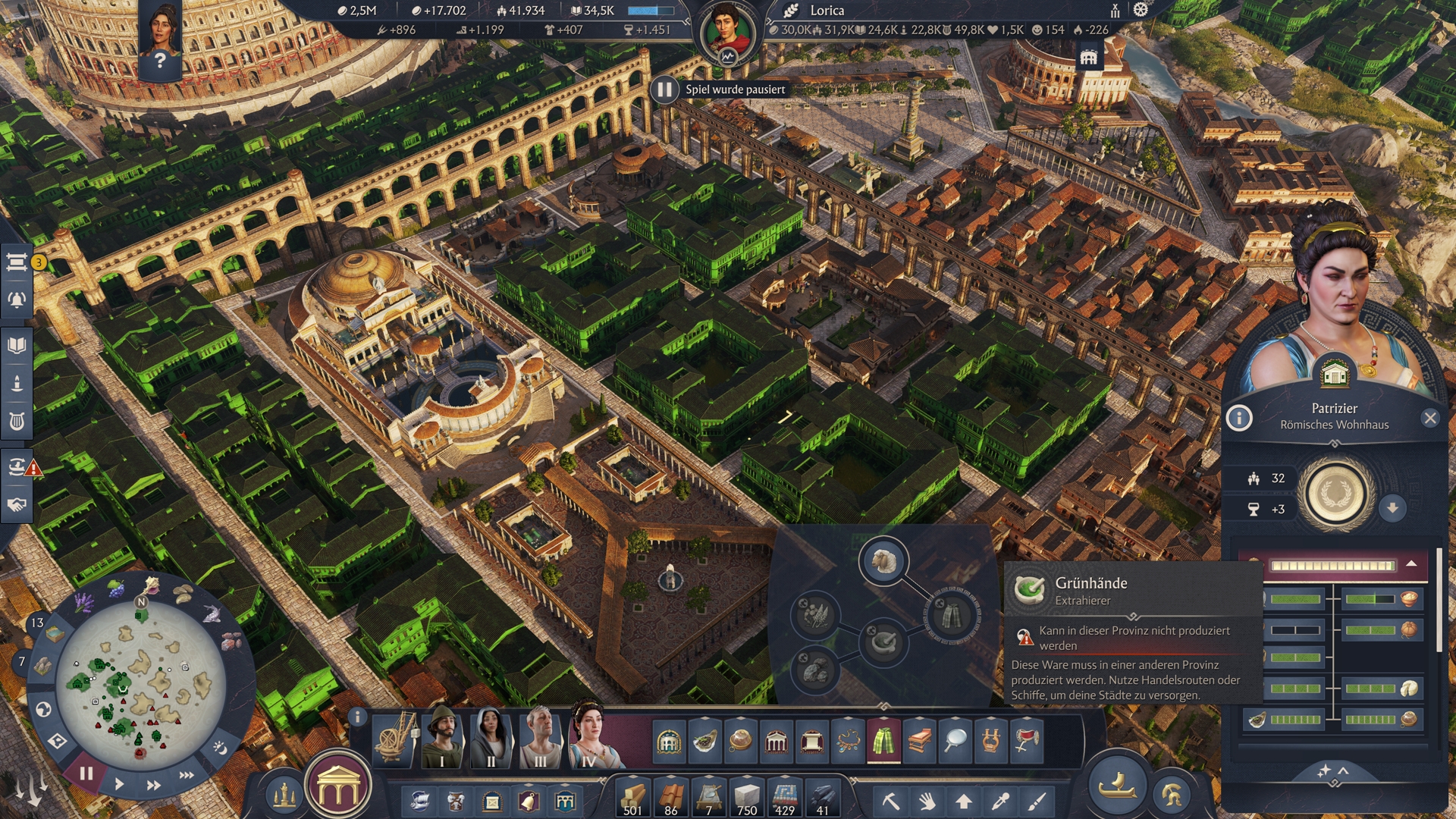The height and width of the screenshot is (819, 1456).
Task: Select the green garment building slot
Action: tap(883, 741)
